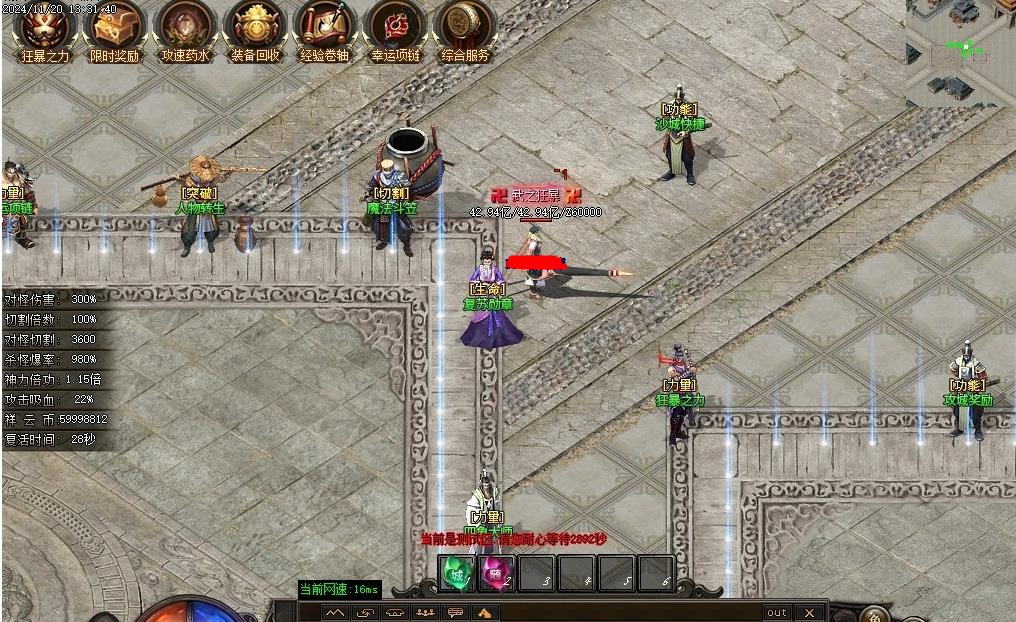Click the 经验卷轴 scroll icon
1016x622 pixels.
point(325,27)
